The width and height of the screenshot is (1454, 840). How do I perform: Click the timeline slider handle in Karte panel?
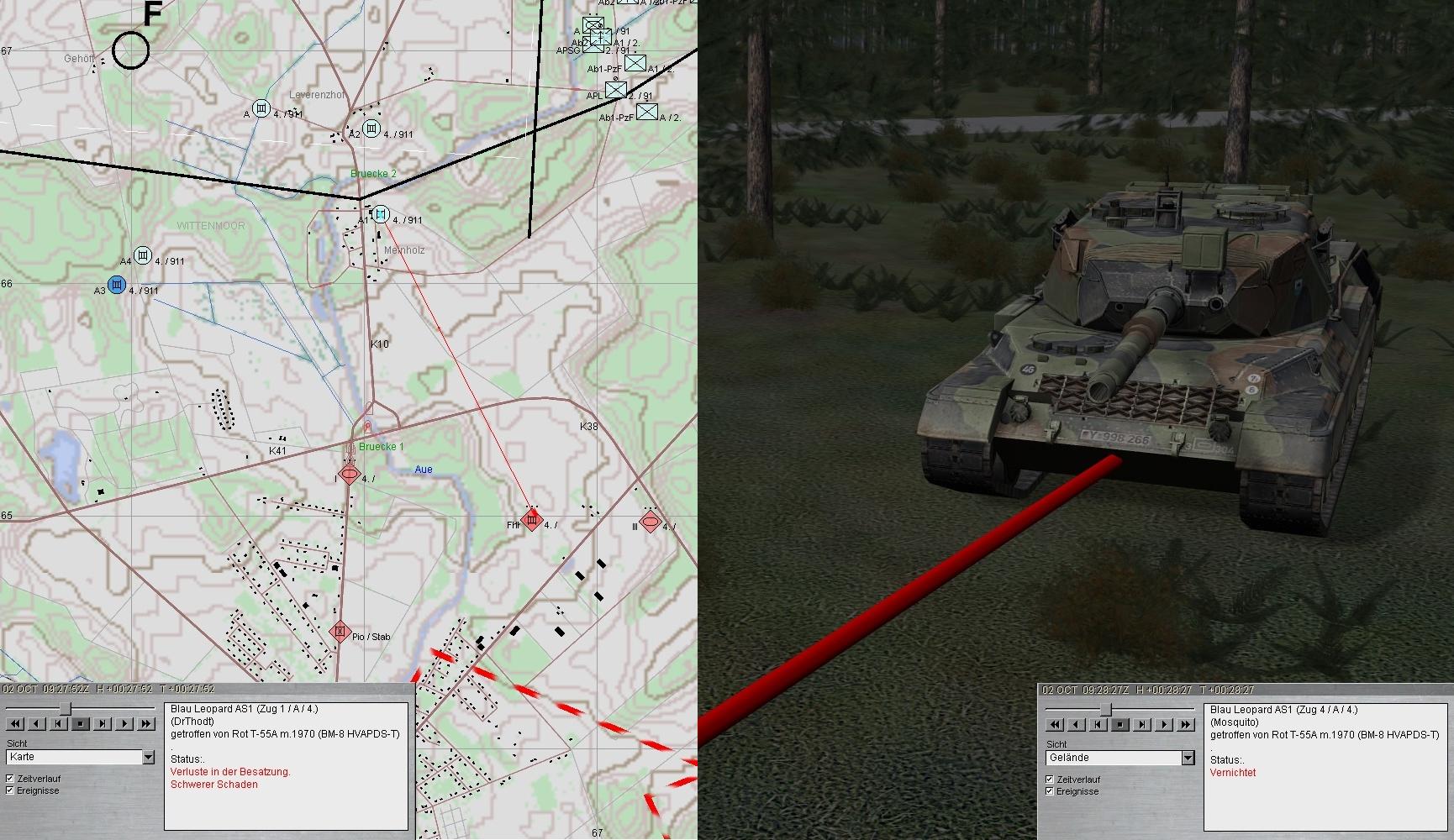click(x=66, y=709)
